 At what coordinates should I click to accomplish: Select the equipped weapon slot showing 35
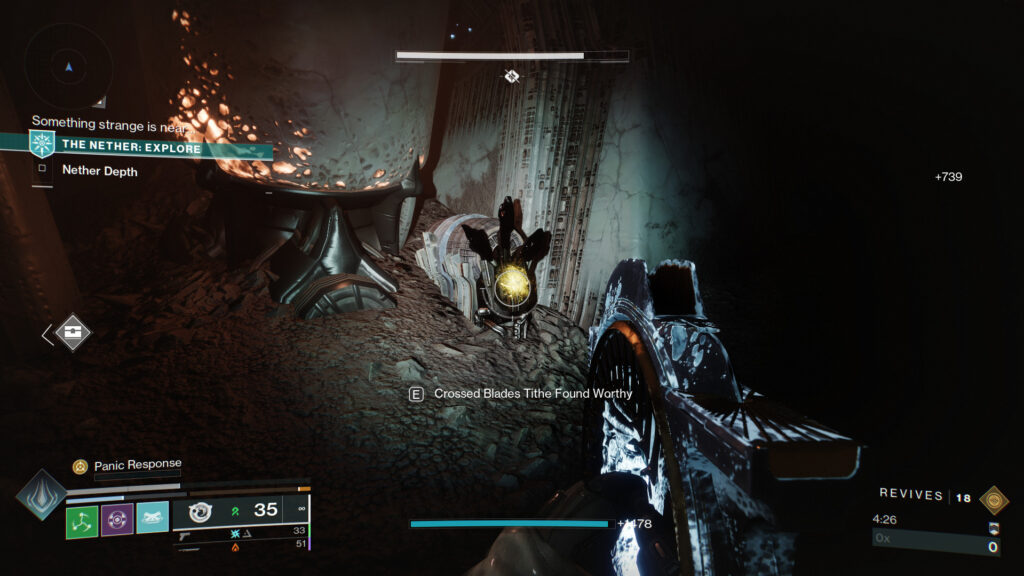240,511
